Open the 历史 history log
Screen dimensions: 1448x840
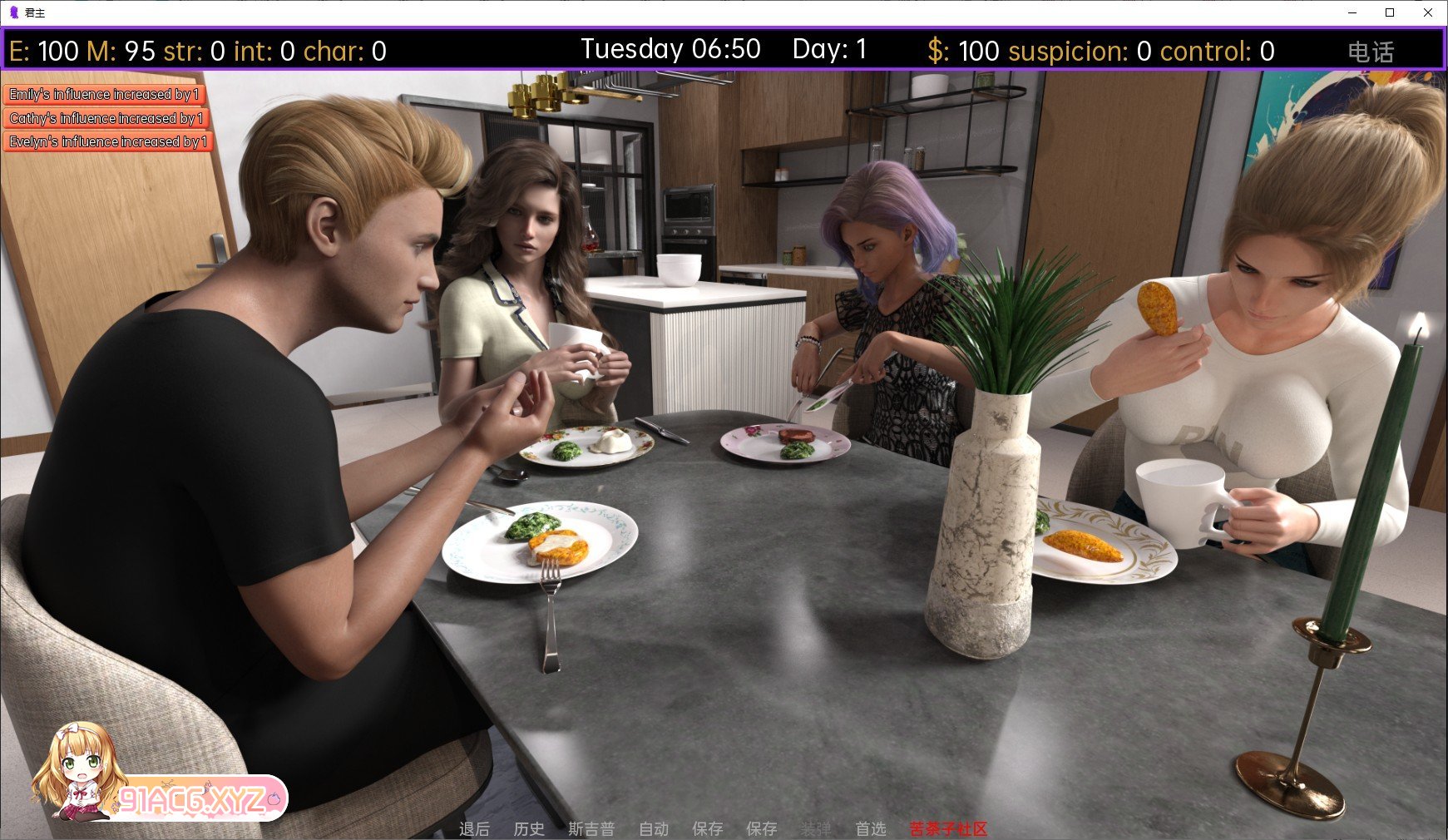(x=529, y=828)
